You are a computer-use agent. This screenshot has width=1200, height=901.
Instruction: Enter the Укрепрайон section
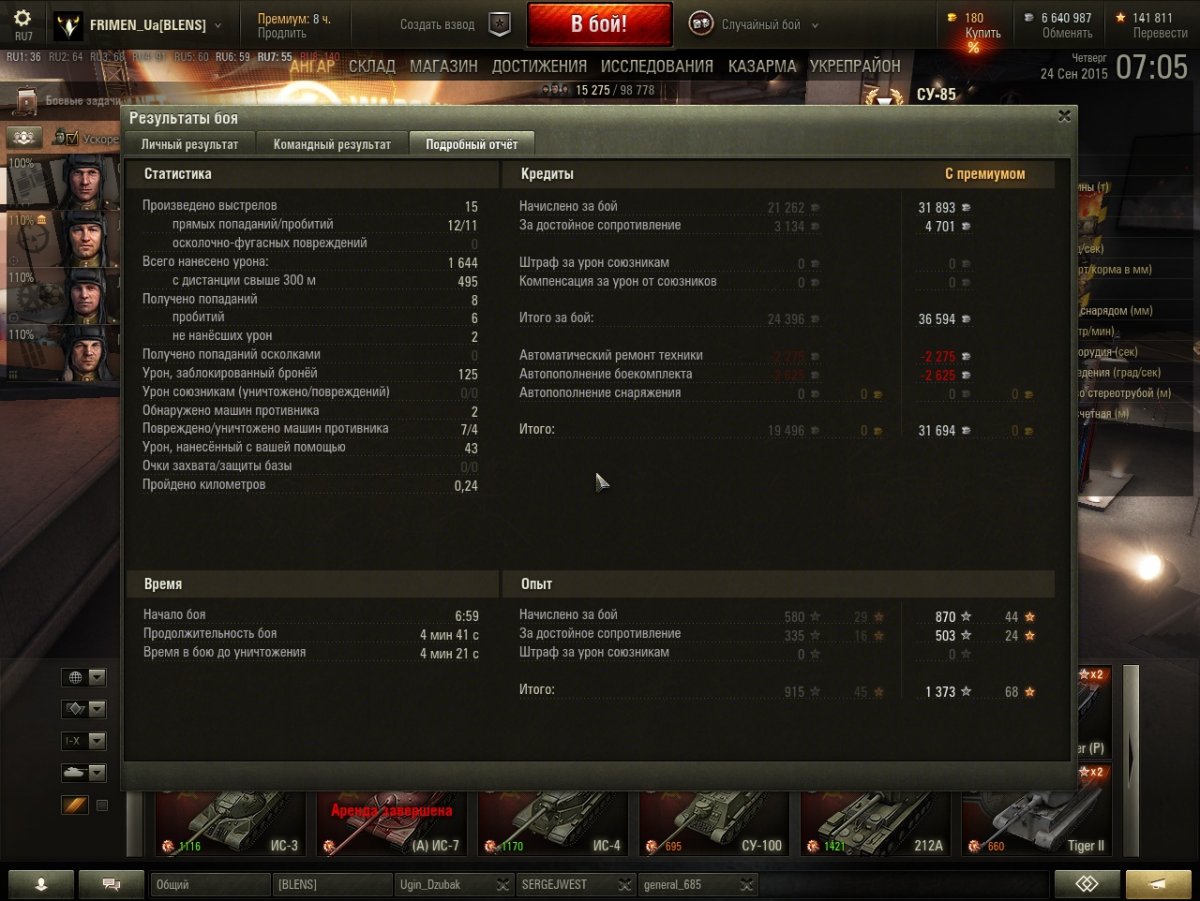(x=855, y=66)
